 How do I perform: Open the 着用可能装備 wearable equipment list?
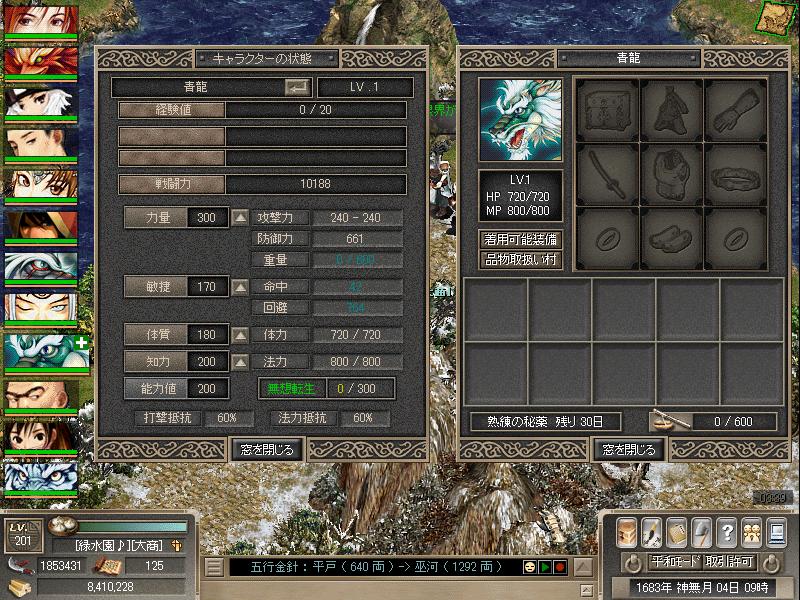click(520, 240)
